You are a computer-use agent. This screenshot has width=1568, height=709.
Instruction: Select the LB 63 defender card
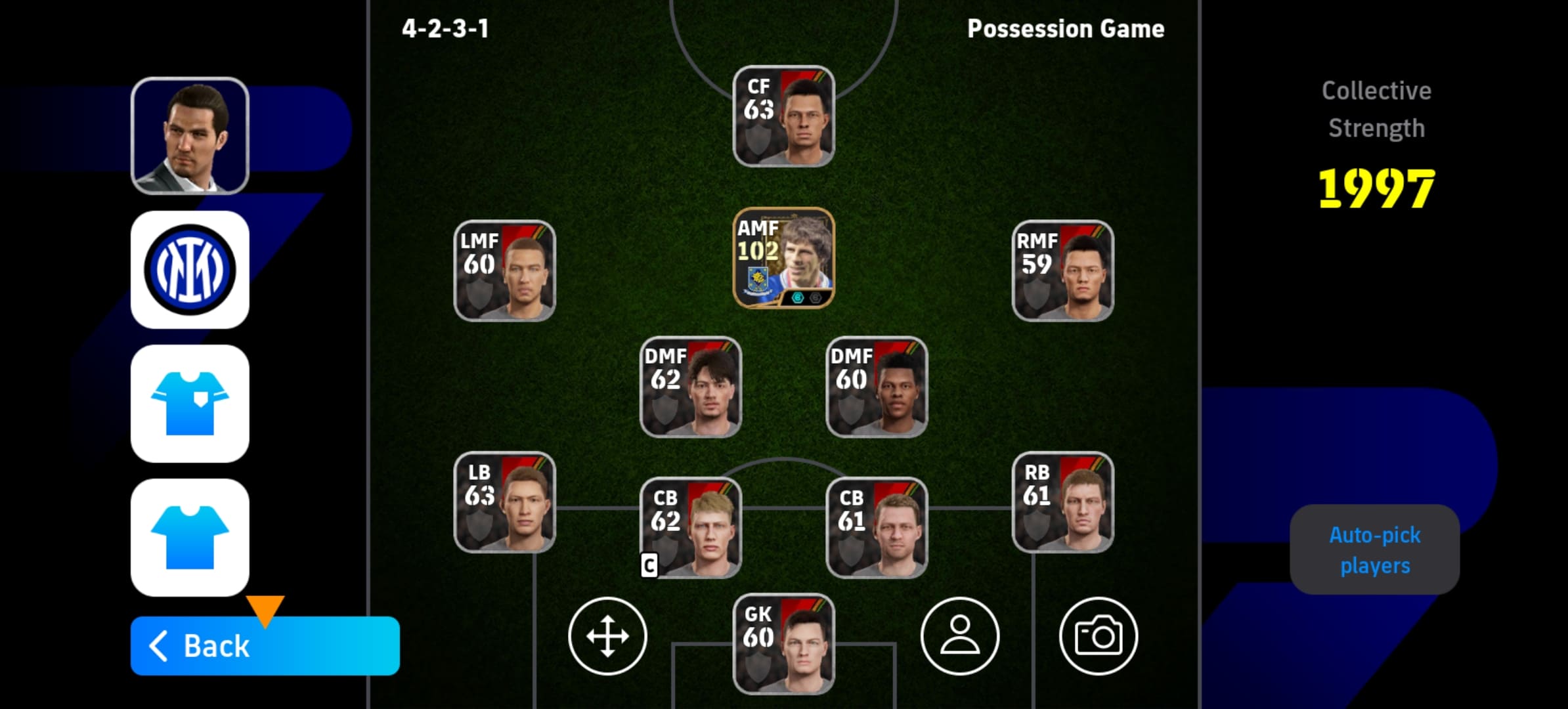504,502
